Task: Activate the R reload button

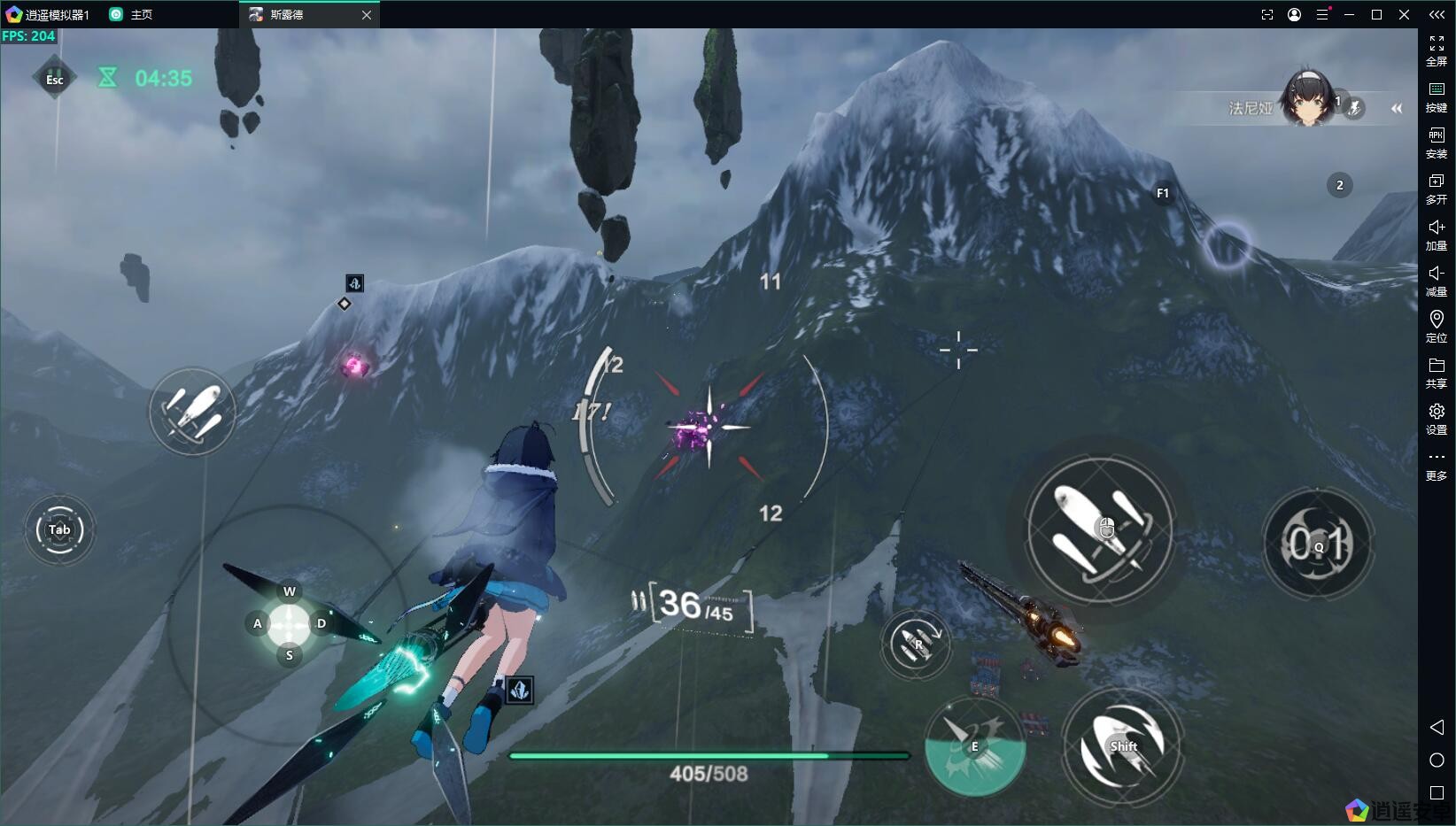Action: point(917,644)
